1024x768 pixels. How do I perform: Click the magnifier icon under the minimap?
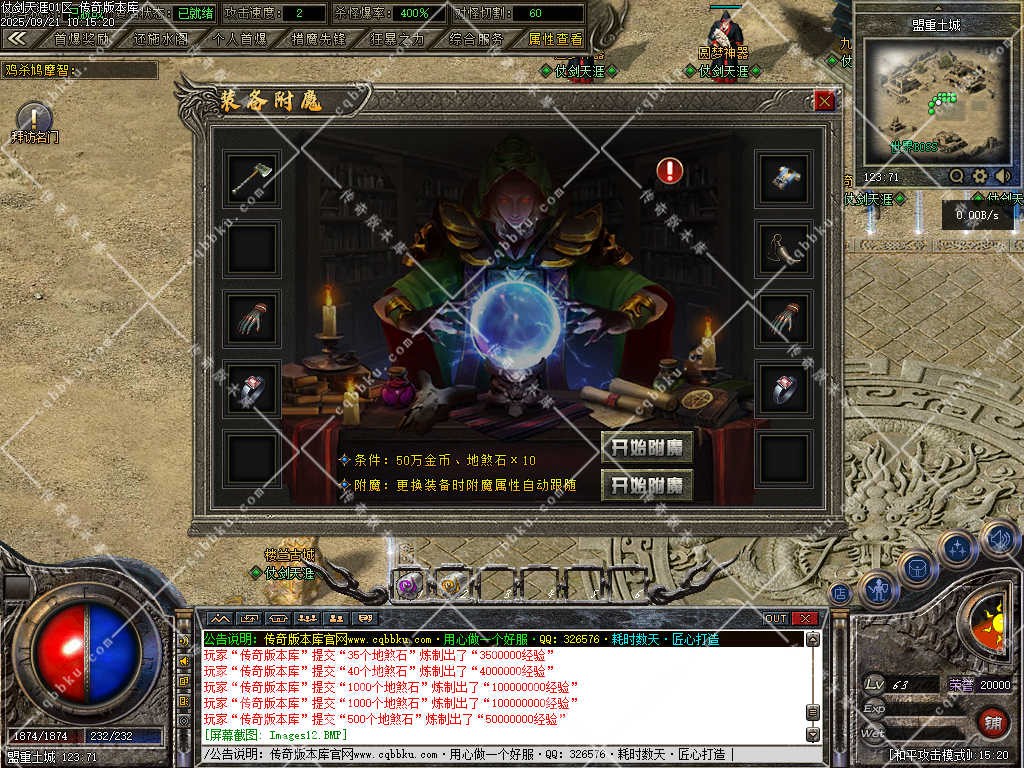957,177
